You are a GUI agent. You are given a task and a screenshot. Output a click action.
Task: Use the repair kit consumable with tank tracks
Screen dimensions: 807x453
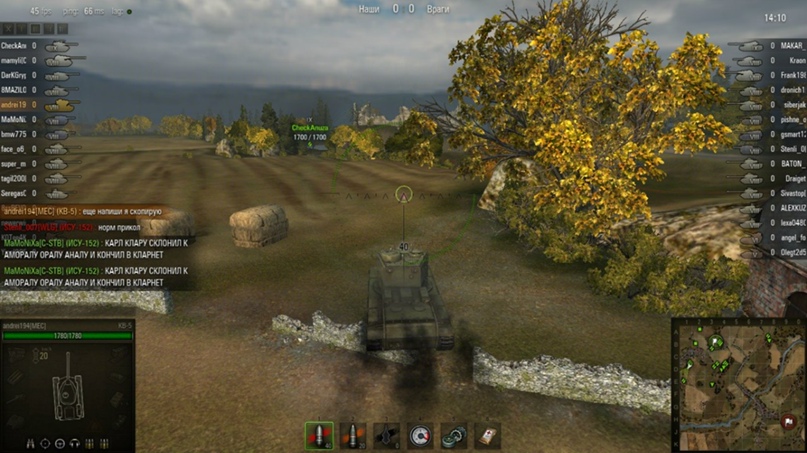point(454,436)
